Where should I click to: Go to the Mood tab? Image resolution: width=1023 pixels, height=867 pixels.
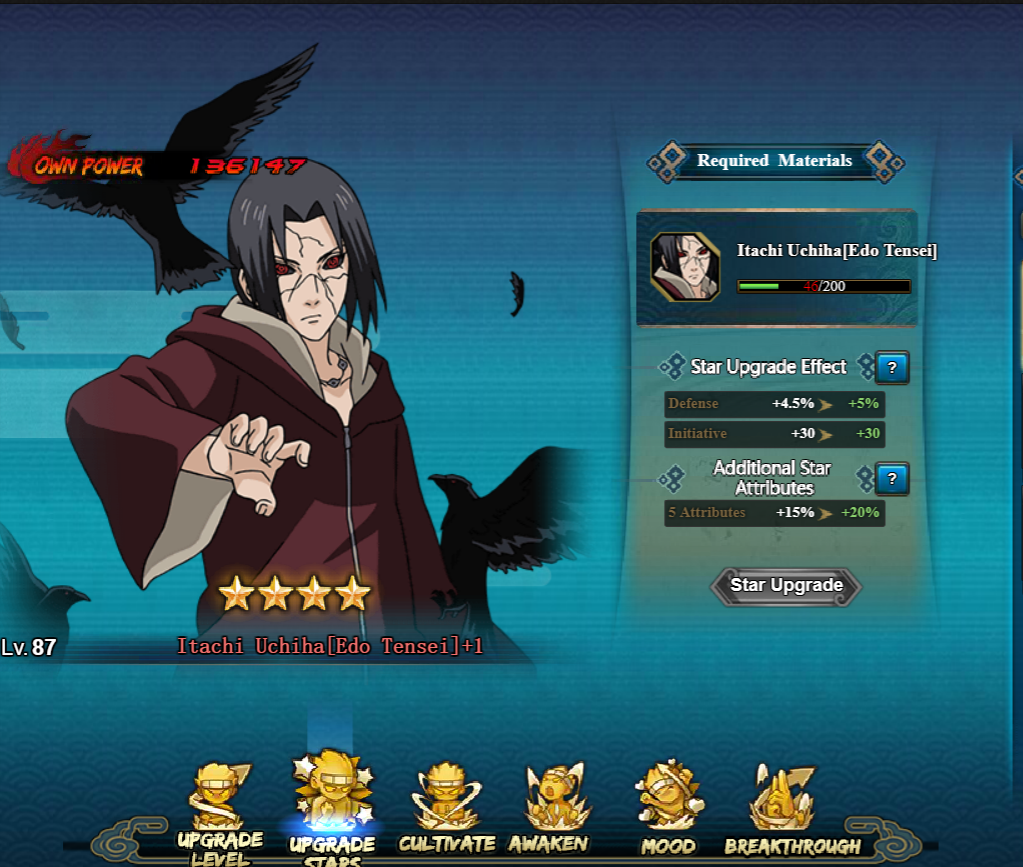tap(668, 810)
